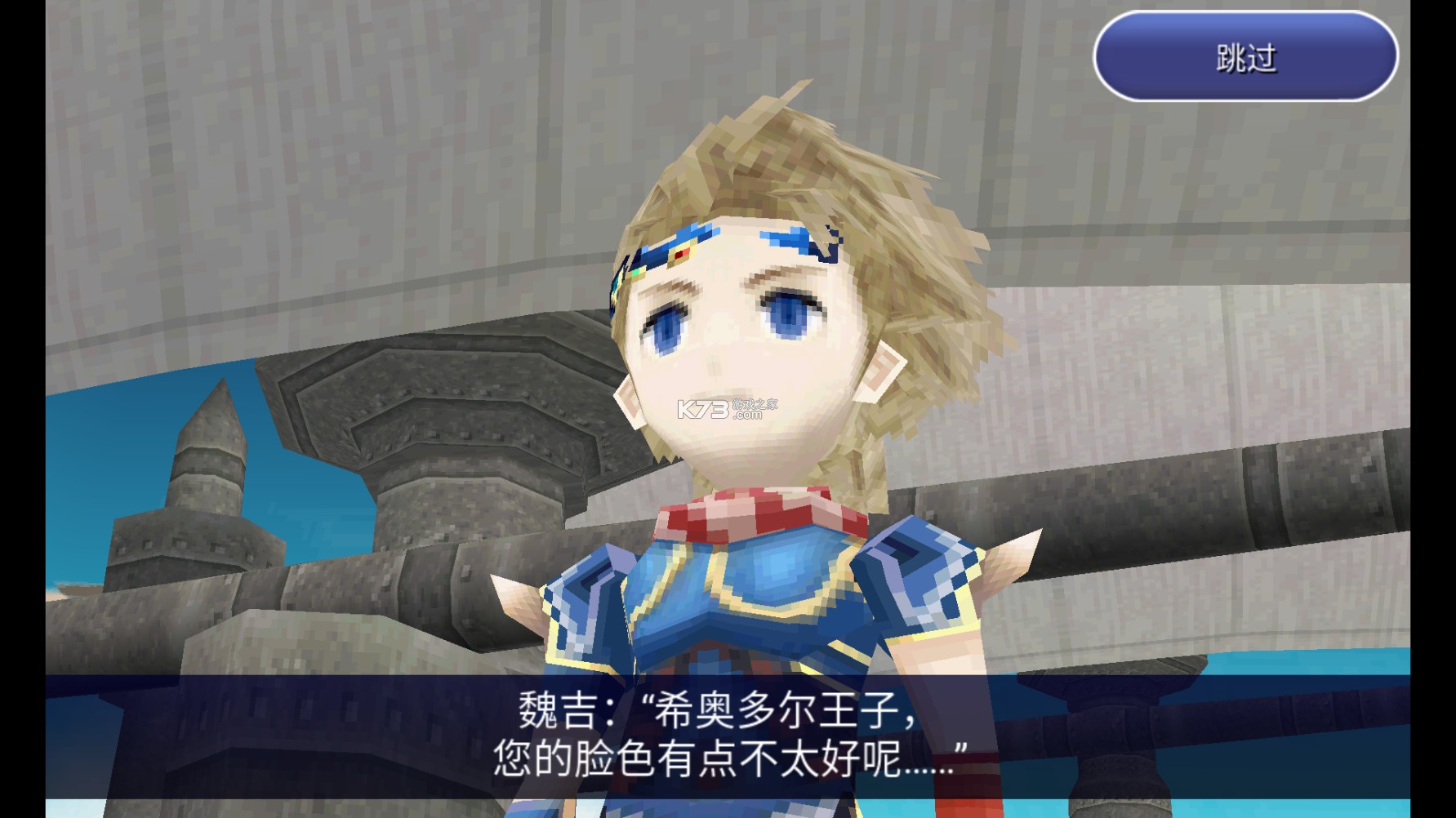This screenshot has height=818, width=1456.
Task: Tap the 跳过 skip button
Action: (1241, 57)
